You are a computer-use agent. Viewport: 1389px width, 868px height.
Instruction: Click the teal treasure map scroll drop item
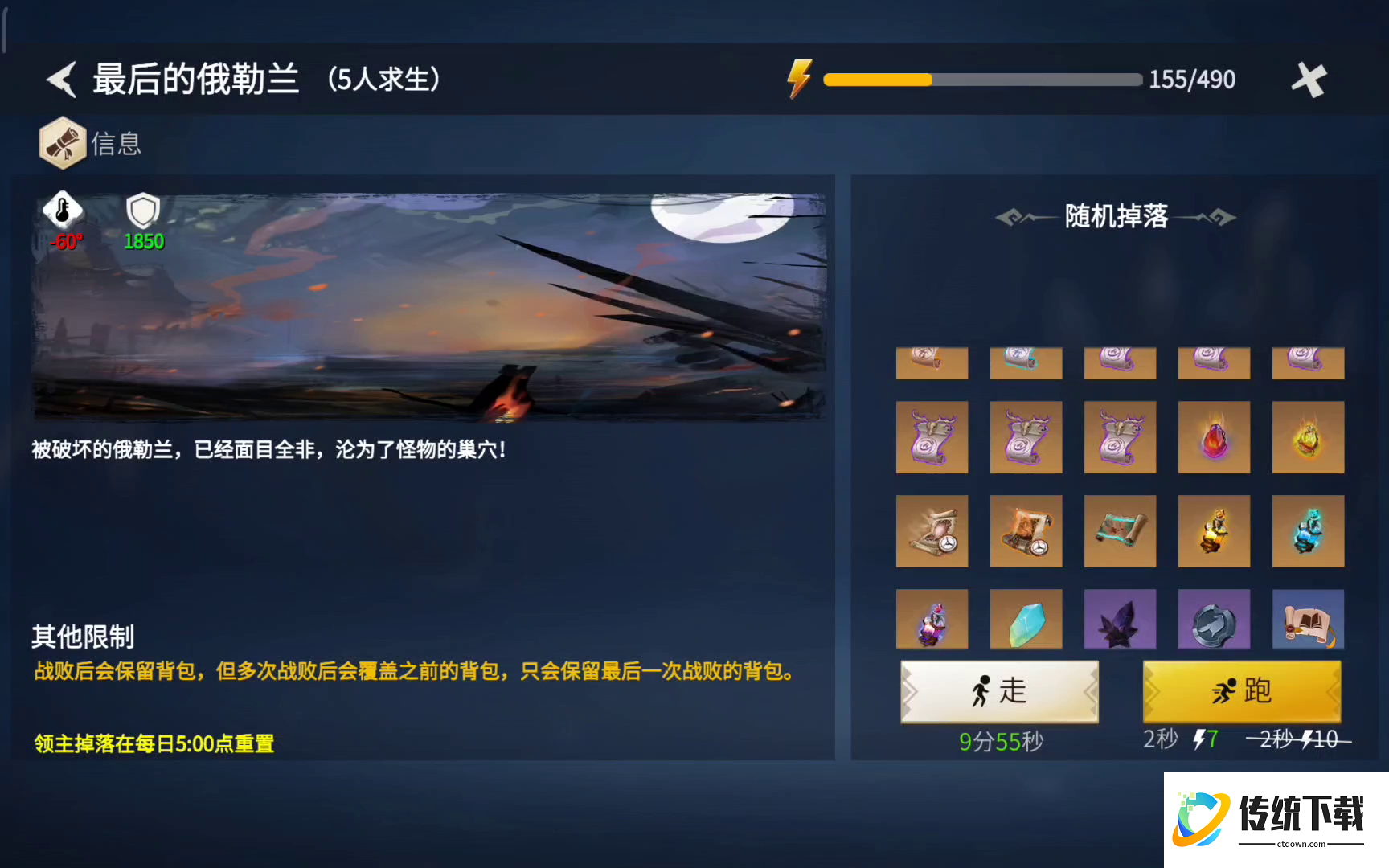(1120, 530)
